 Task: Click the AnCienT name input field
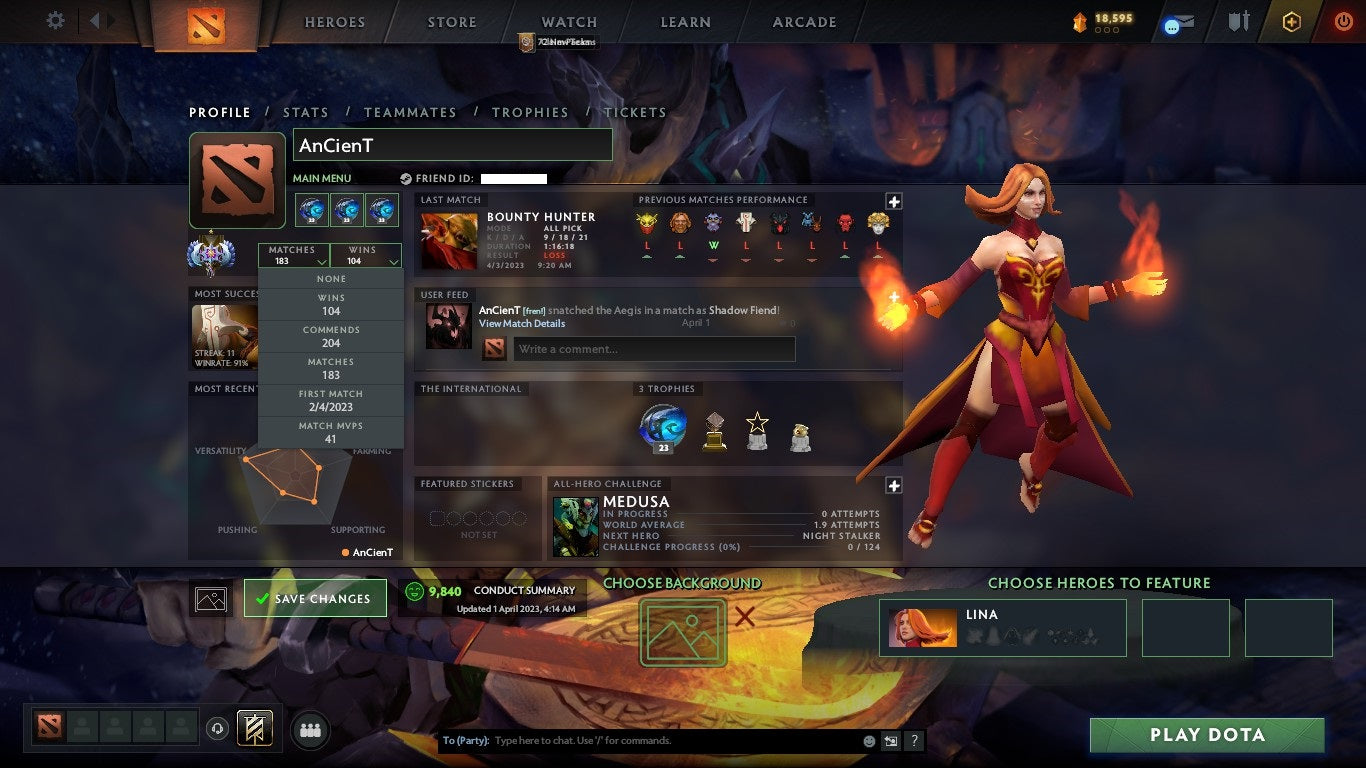[452, 144]
